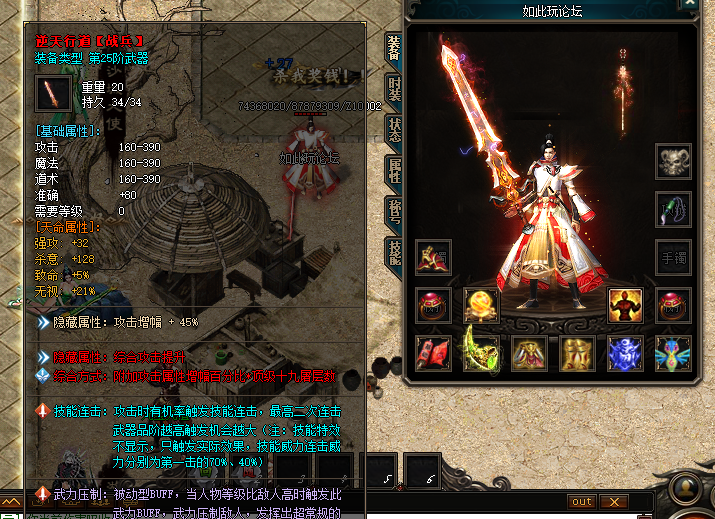The image size is (715, 519).
Task: Show the 状态 status tab
Action: click(x=394, y=127)
